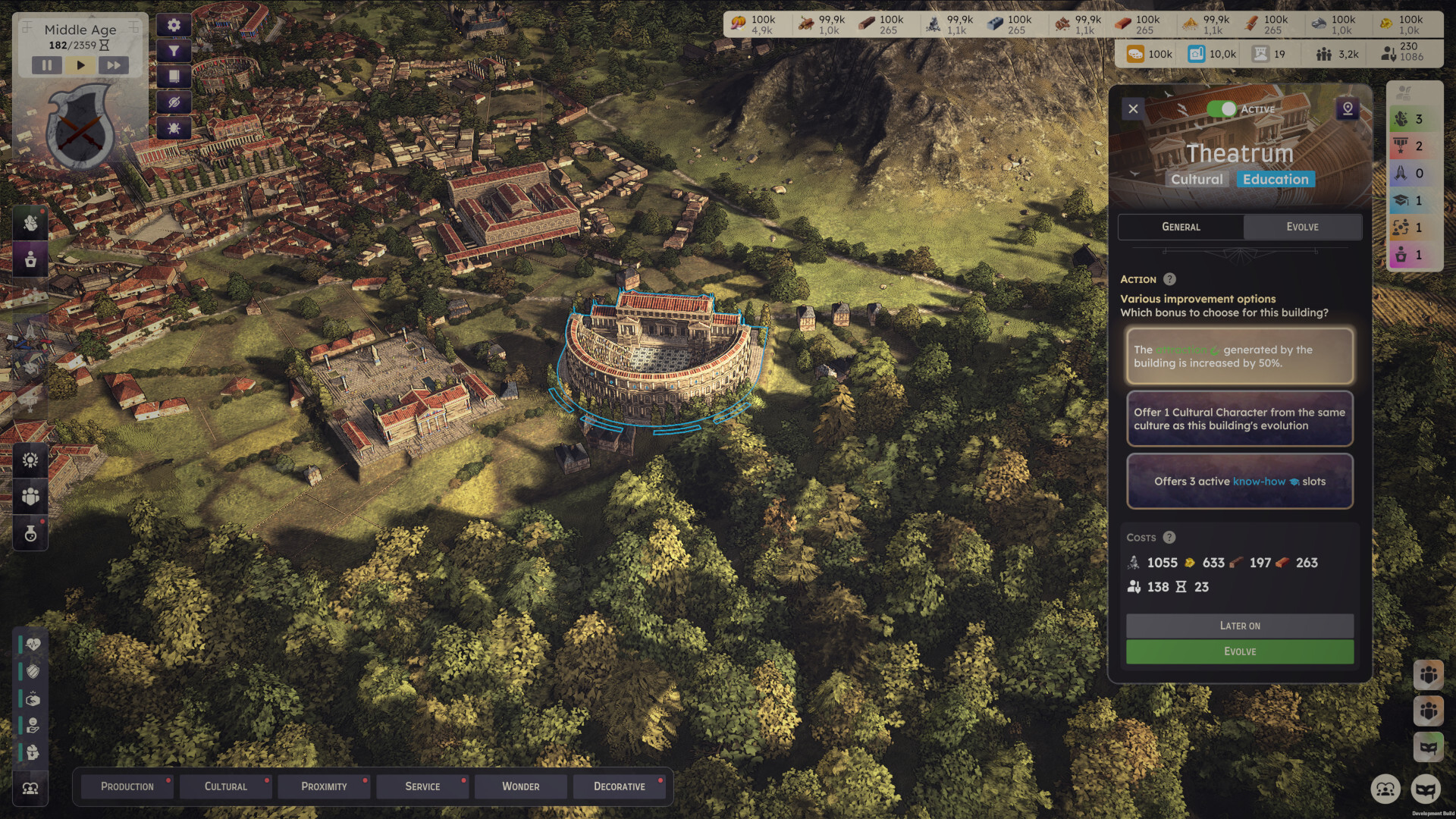The image size is (1456, 819).
Task: Open the Wonder building category
Action: pos(520,786)
